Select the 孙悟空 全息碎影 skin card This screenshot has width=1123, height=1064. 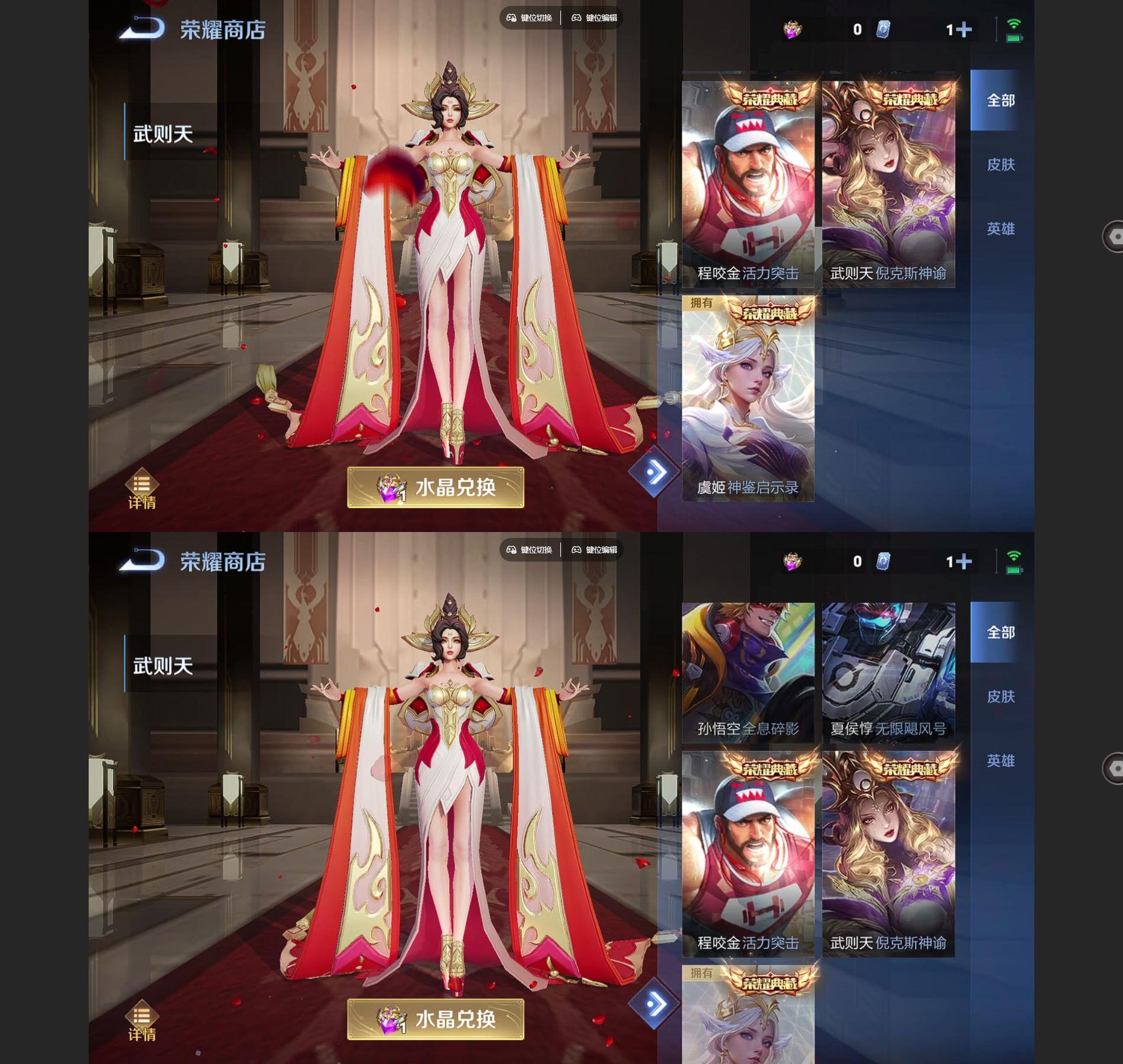748,672
